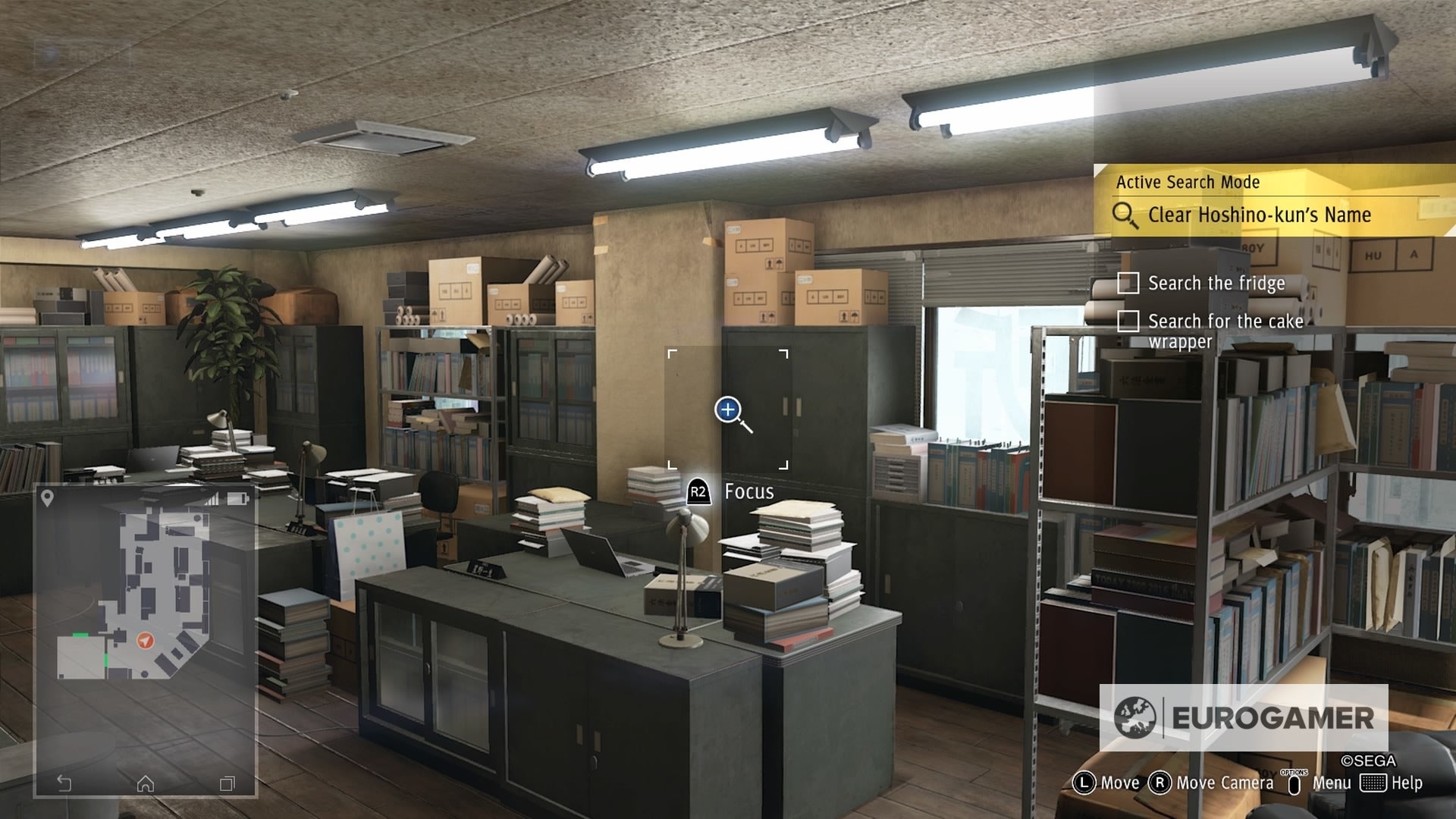Click the signal strength icon above the minimap
The image size is (1456, 819).
pyautogui.click(x=213, y=497)
